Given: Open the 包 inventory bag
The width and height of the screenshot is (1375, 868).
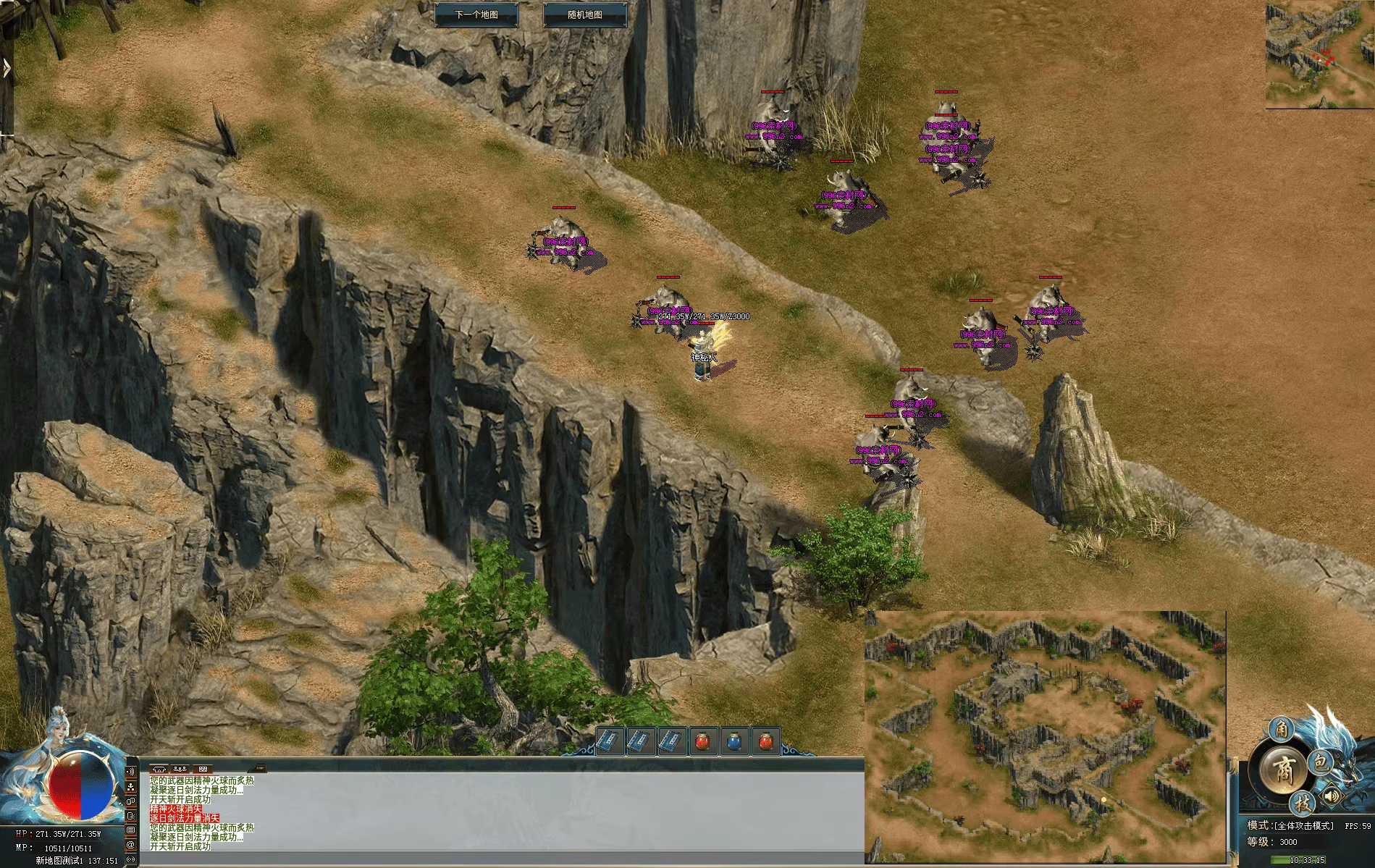Looking at the screenshot, I should tap(1320, 764).
